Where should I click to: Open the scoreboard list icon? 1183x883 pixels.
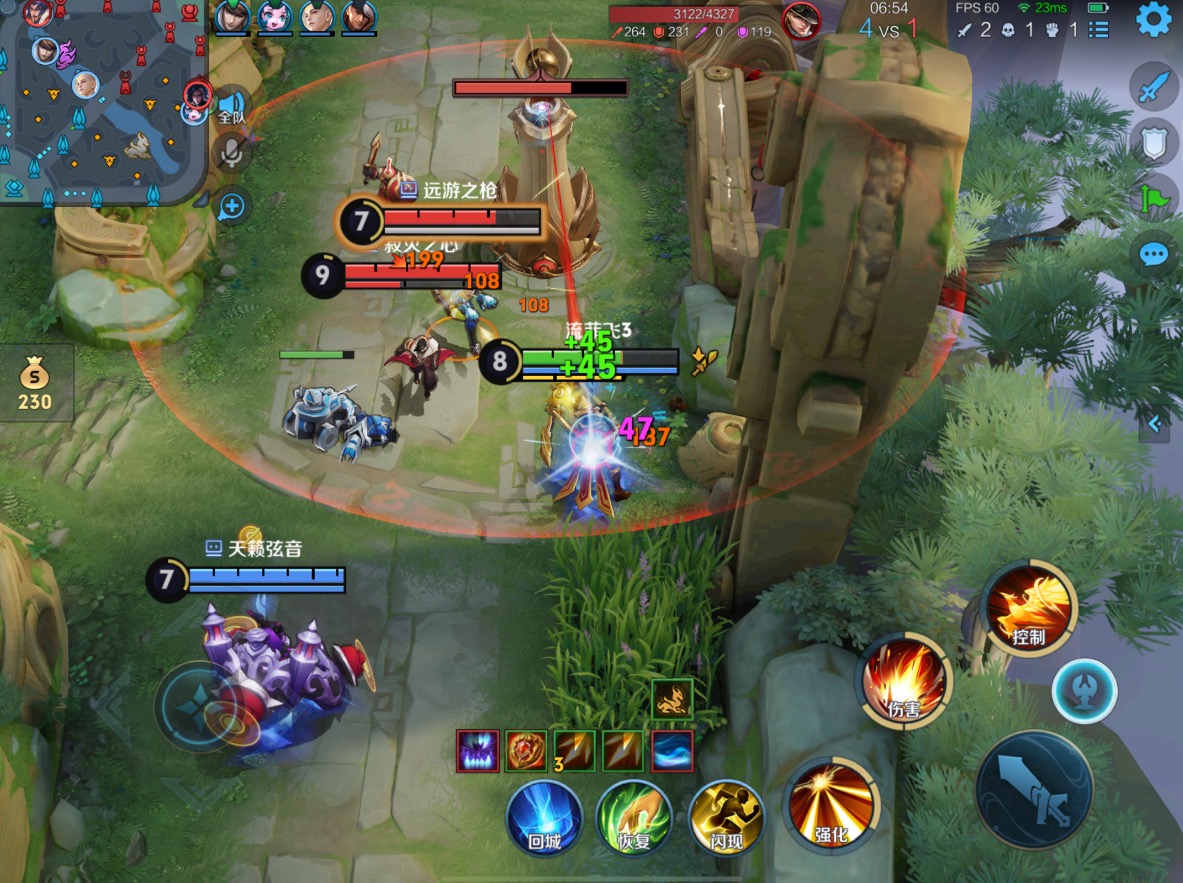(1099, 30)
